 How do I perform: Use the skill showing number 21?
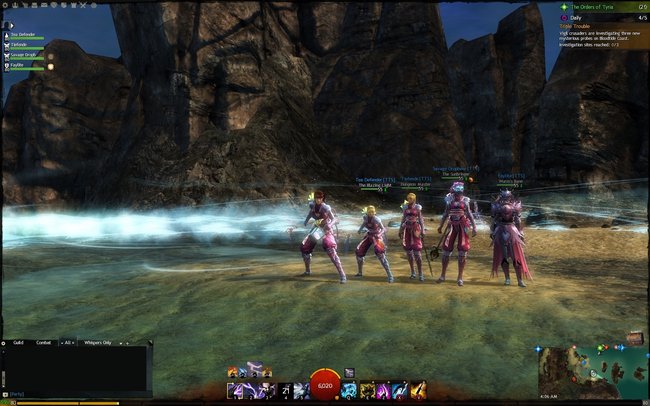point(286,389)
